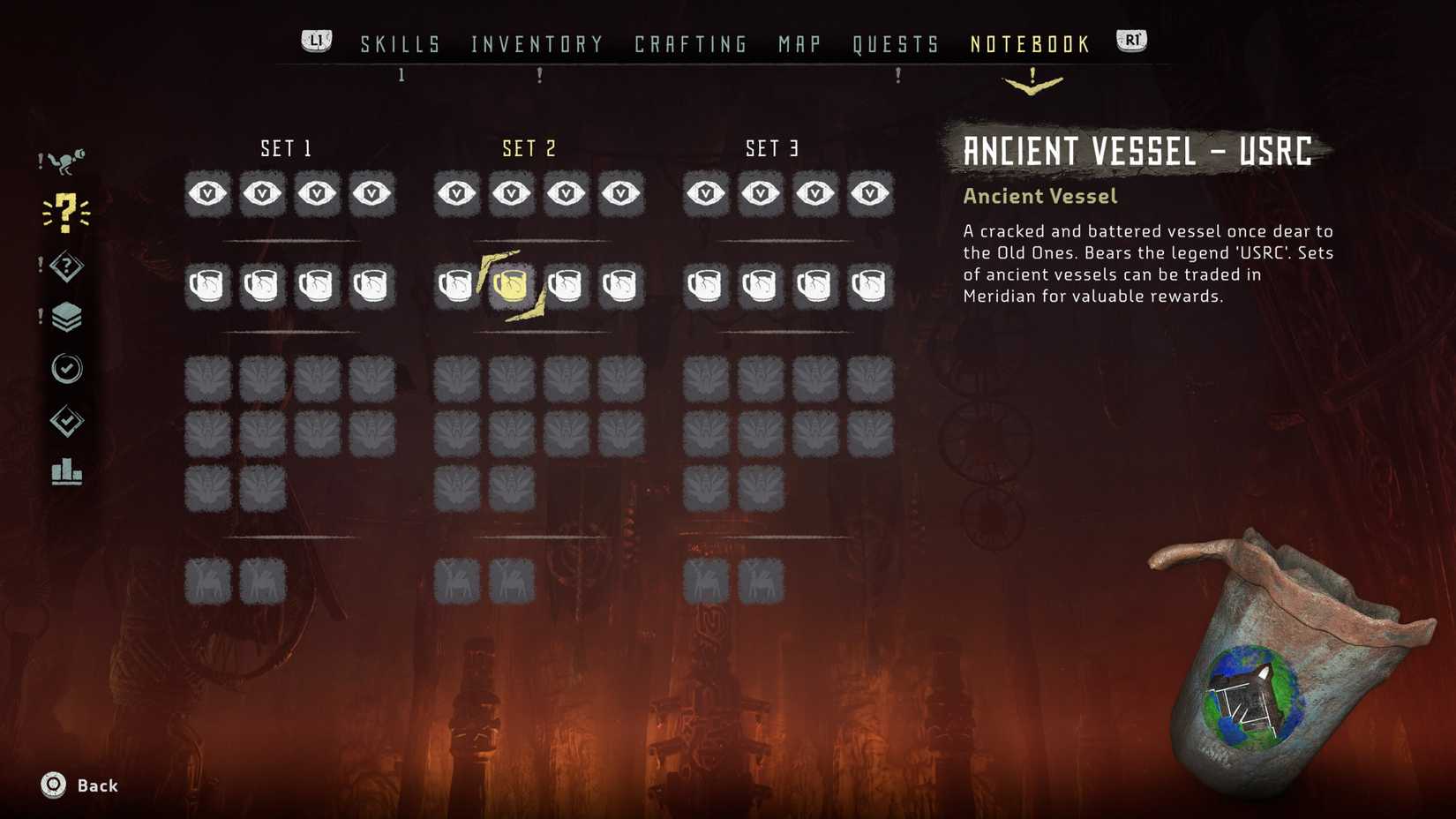The image size is (1456, 819).
Task: Select the Trophies diamond-check icon
Action: click(69, 422)
